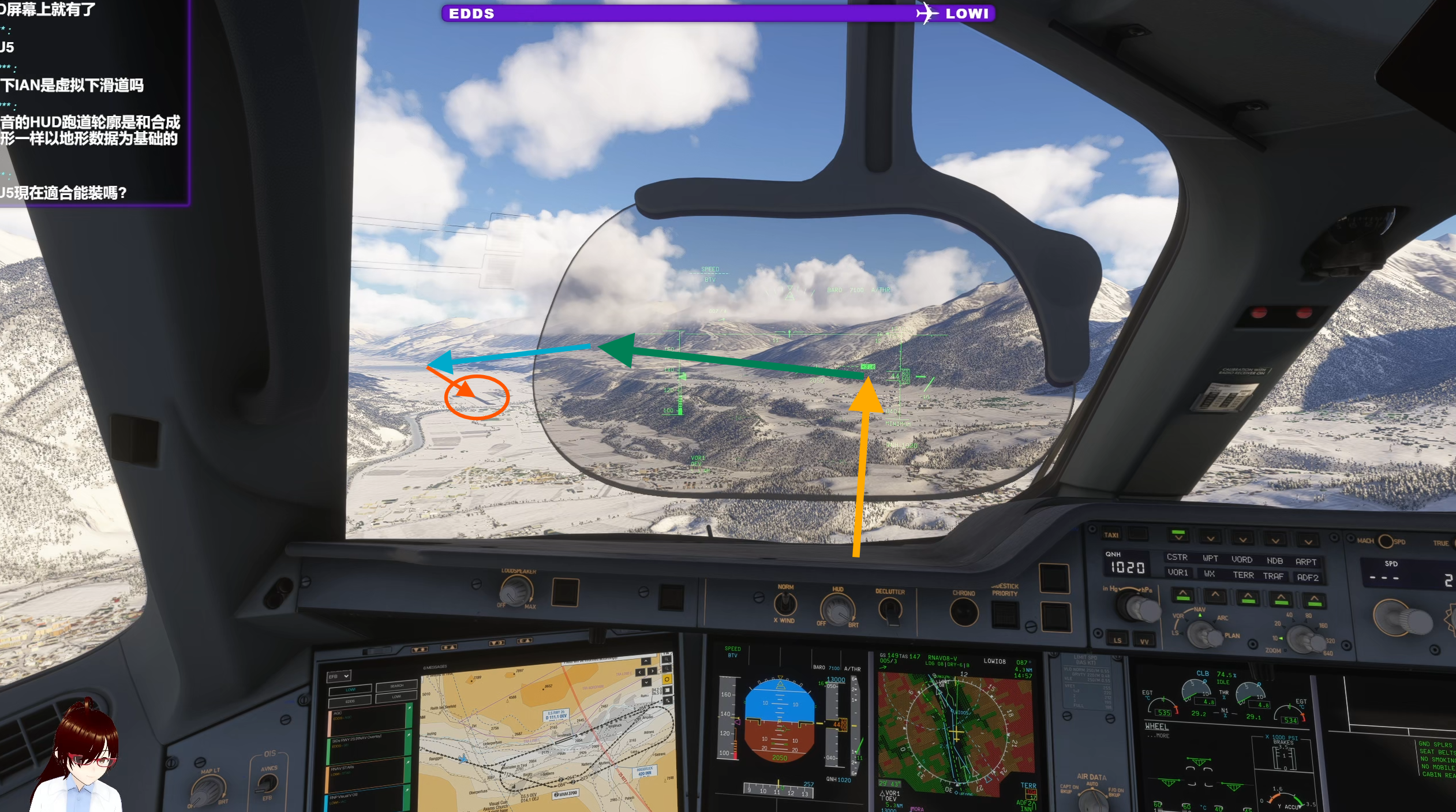Click the SEARCH button on the chart tablet
1456x812 pixels.
pyautogui.click(x=396, y=686)
